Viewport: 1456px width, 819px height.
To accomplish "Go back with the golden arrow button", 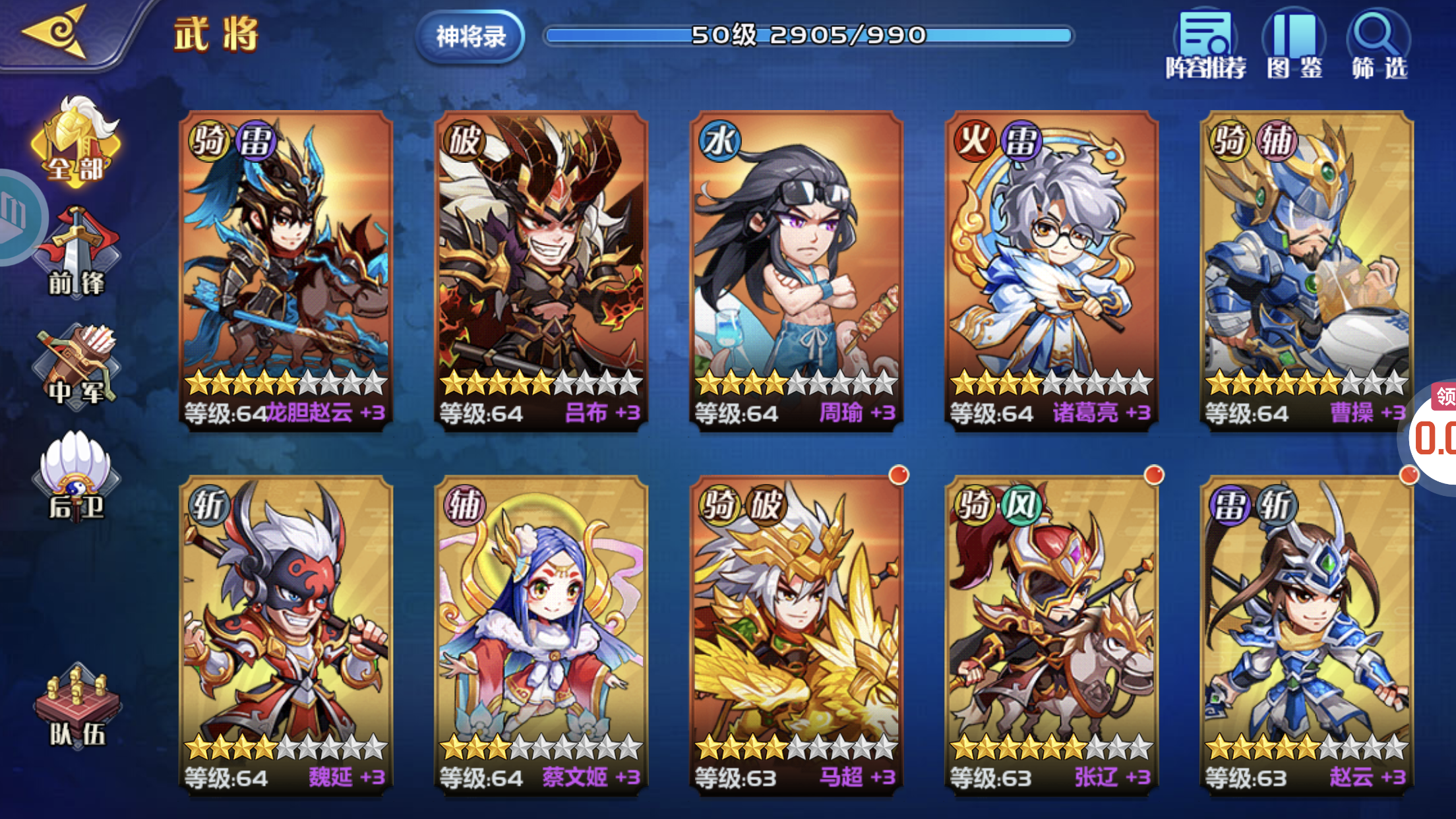I will 56,32.
